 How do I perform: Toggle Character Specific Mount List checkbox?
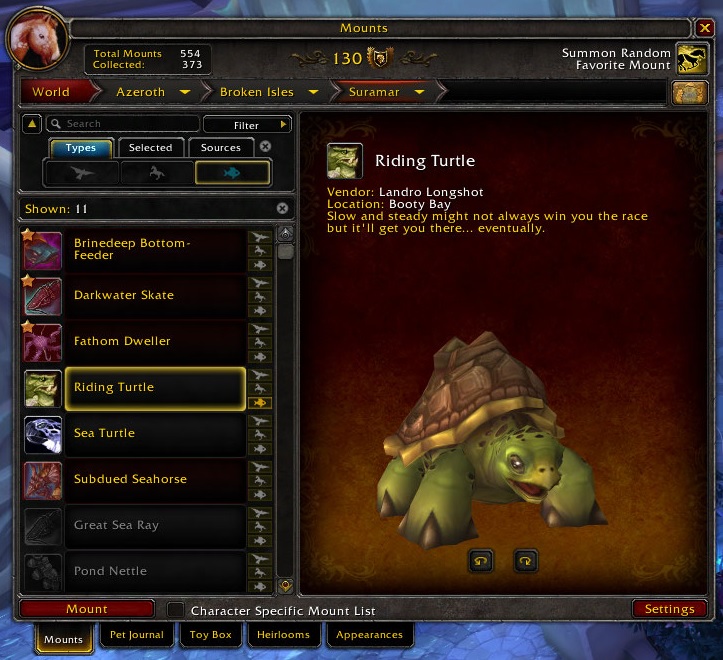pos(176,610)
